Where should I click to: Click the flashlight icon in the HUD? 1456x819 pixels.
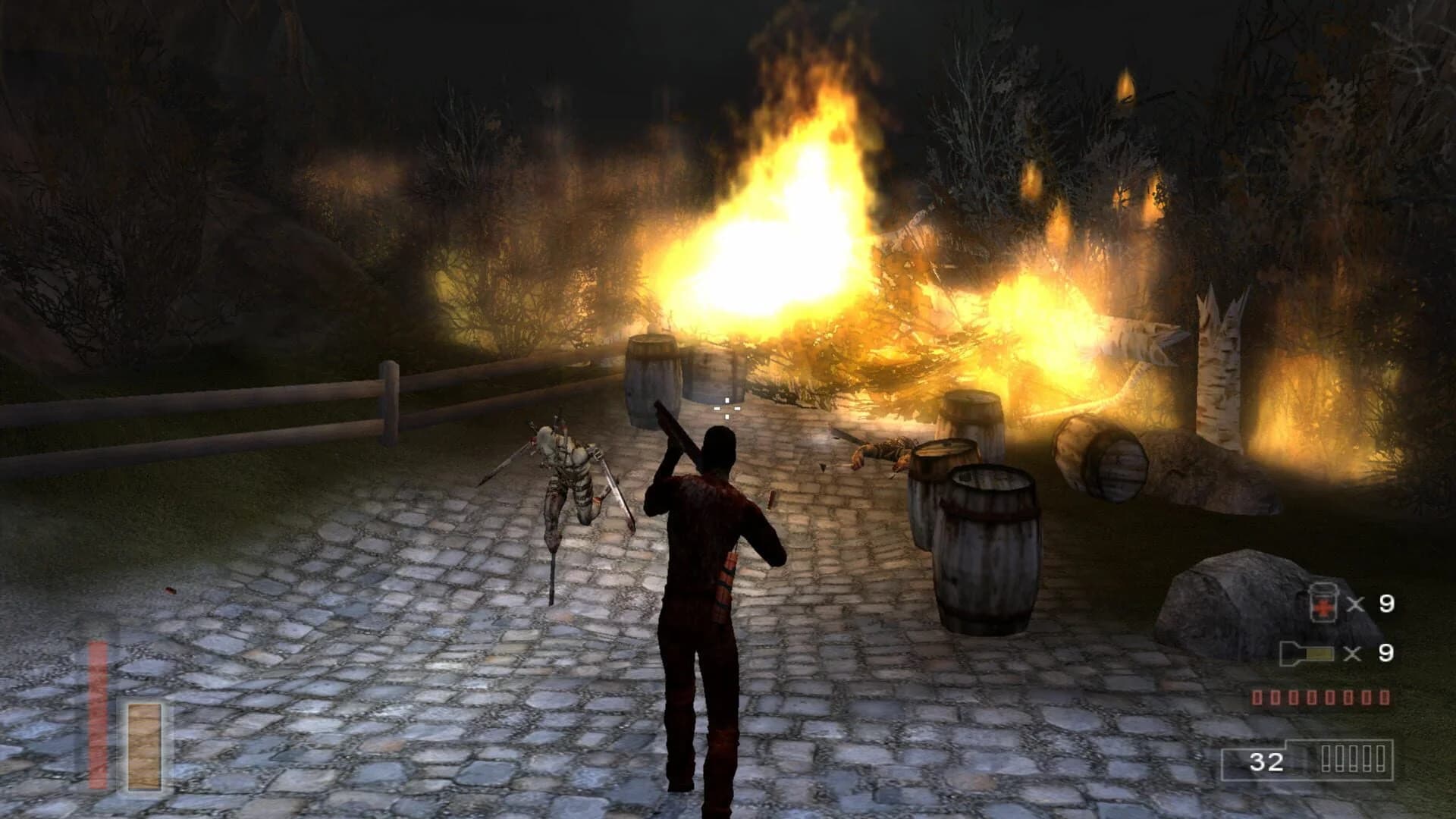(1308, 652)
